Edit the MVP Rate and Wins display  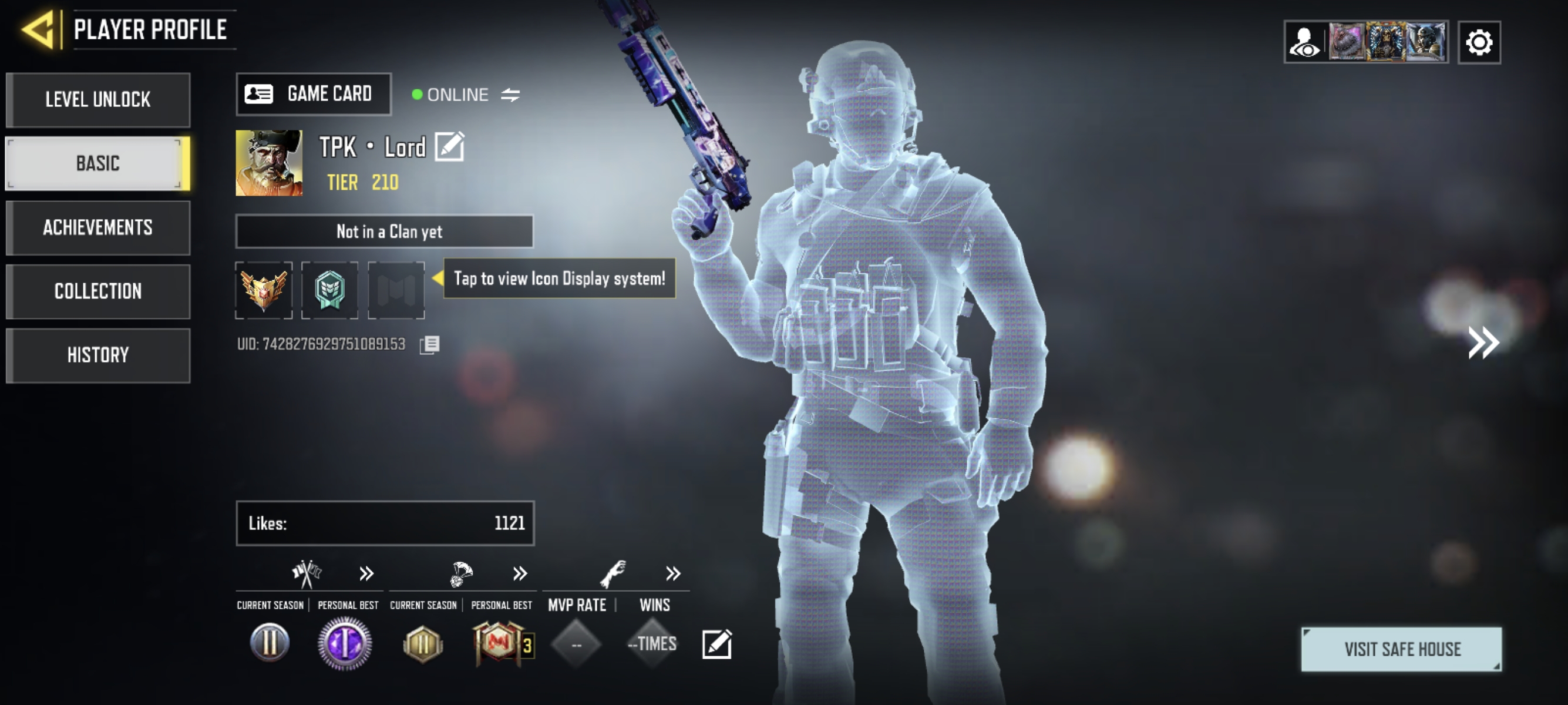click(716, 644)
